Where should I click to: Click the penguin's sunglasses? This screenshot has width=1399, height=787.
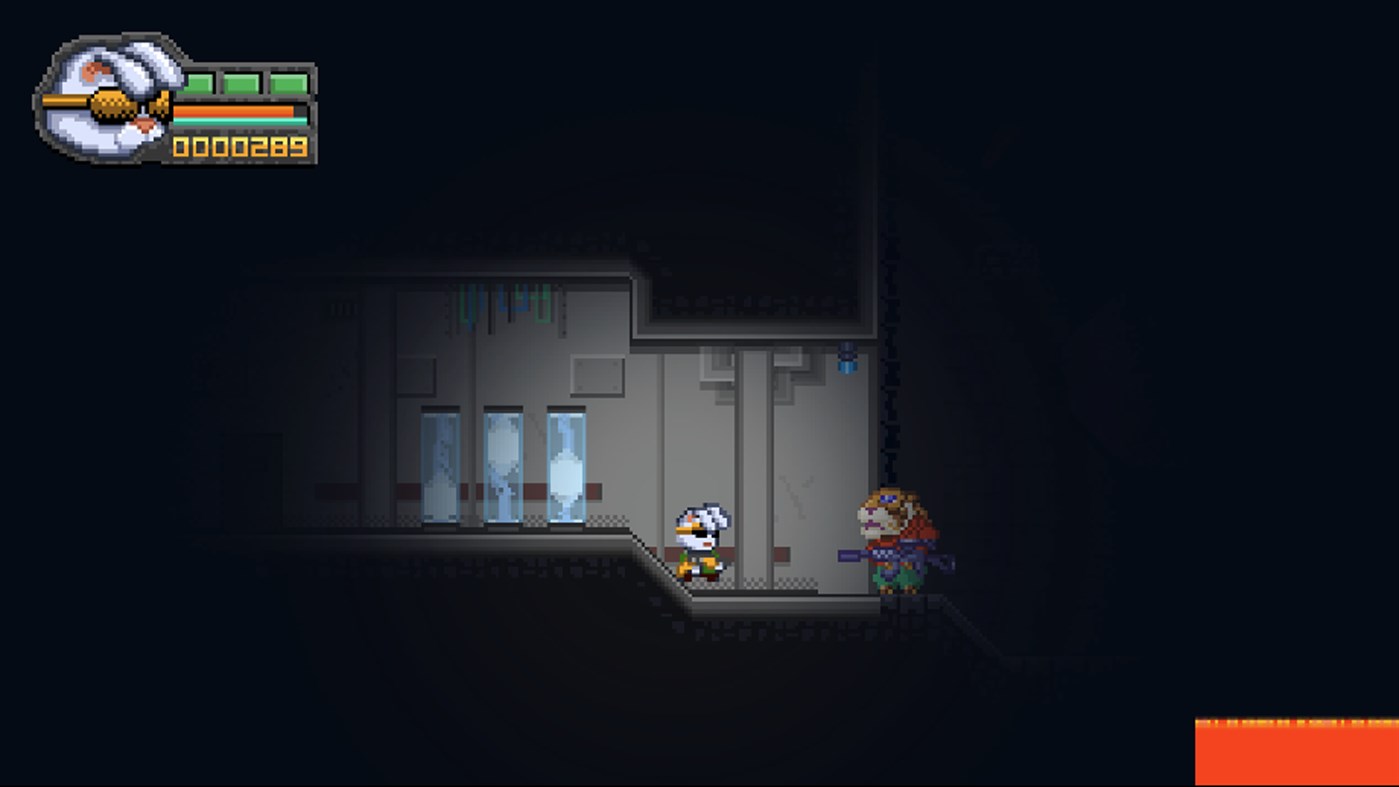coord(703,533)
